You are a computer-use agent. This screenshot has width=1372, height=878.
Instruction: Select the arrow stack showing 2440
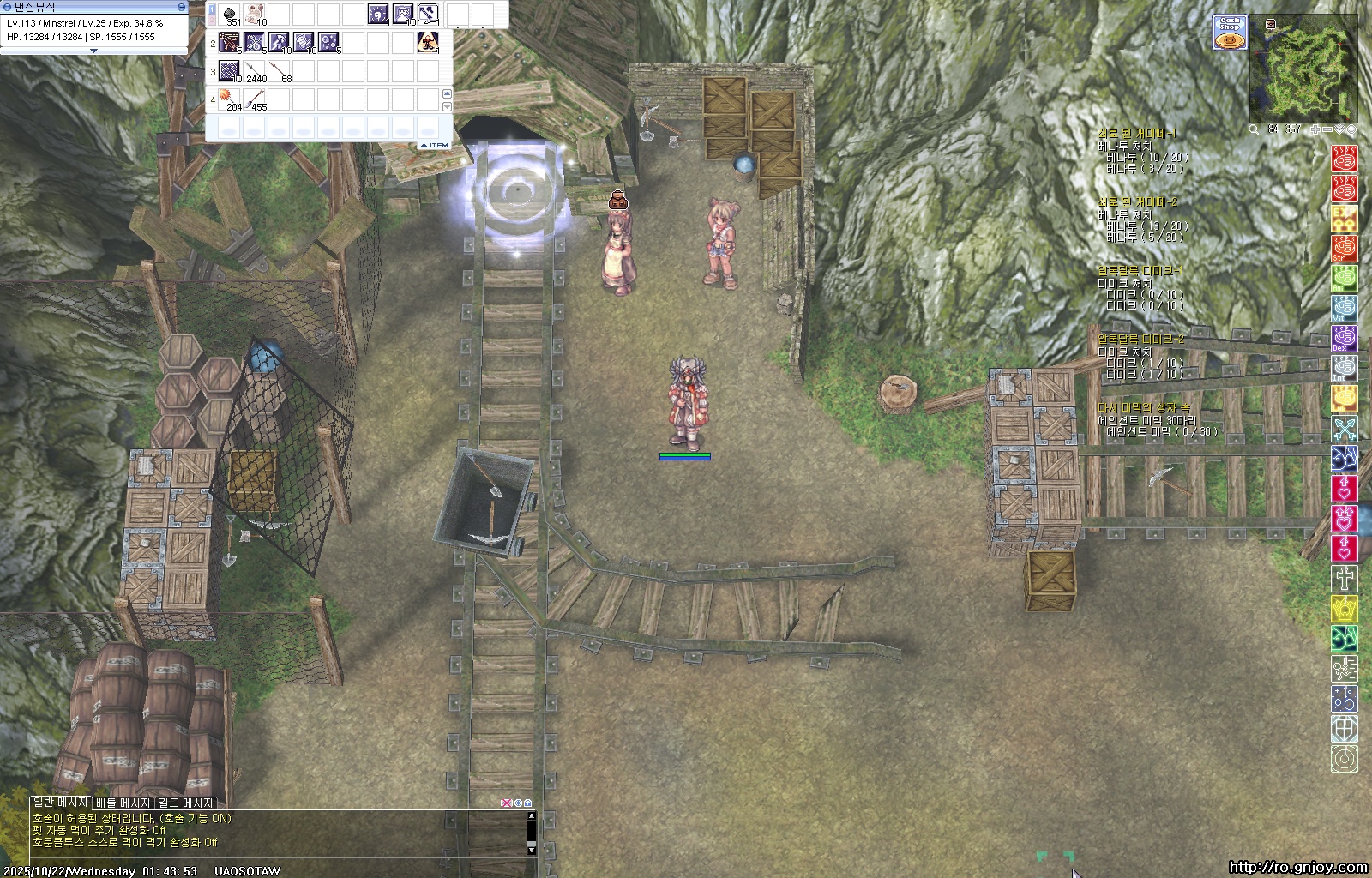pyautogui.click(x=255, y=71)
